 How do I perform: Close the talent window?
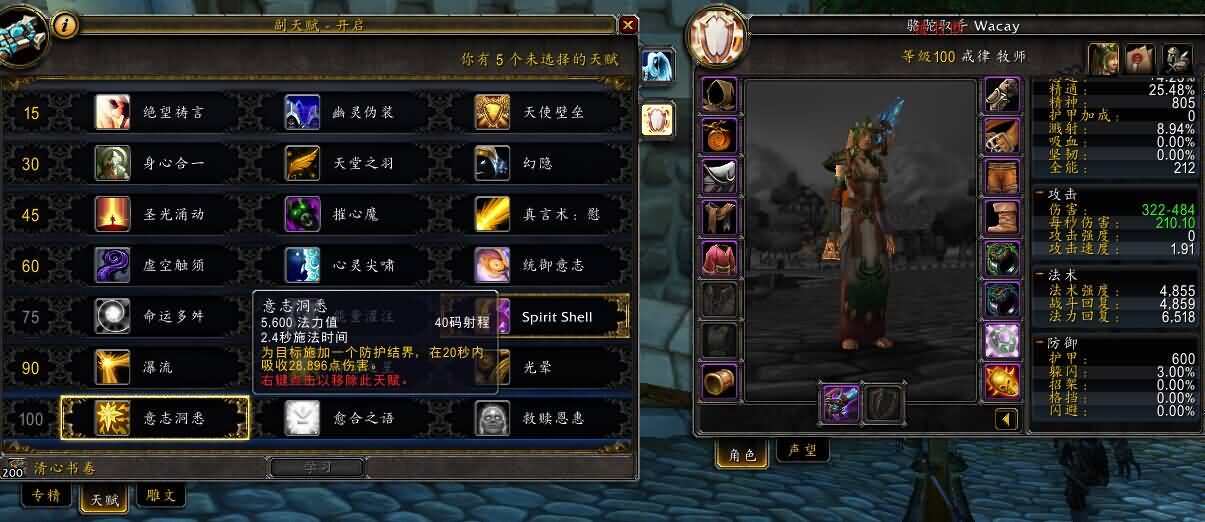628,25
